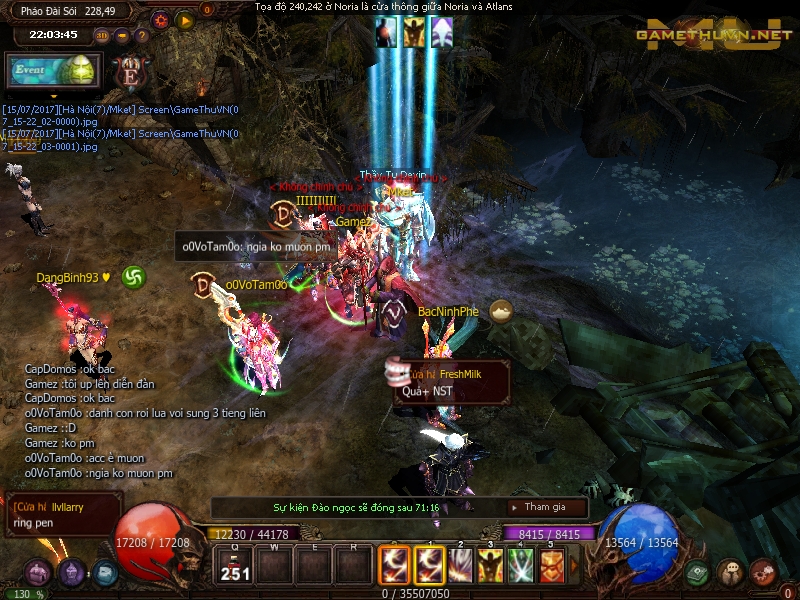800x600 pixels.
Task: Select skill slot number 2
Action: 429,566
